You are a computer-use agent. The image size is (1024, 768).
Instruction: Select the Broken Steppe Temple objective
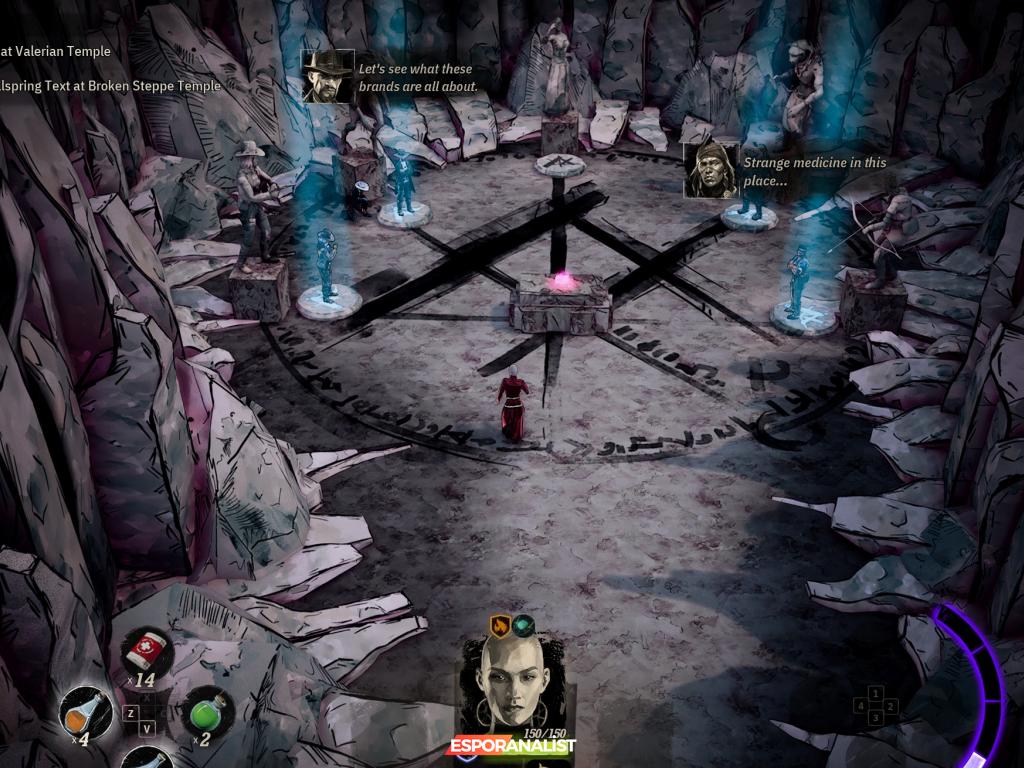(110, 86)
